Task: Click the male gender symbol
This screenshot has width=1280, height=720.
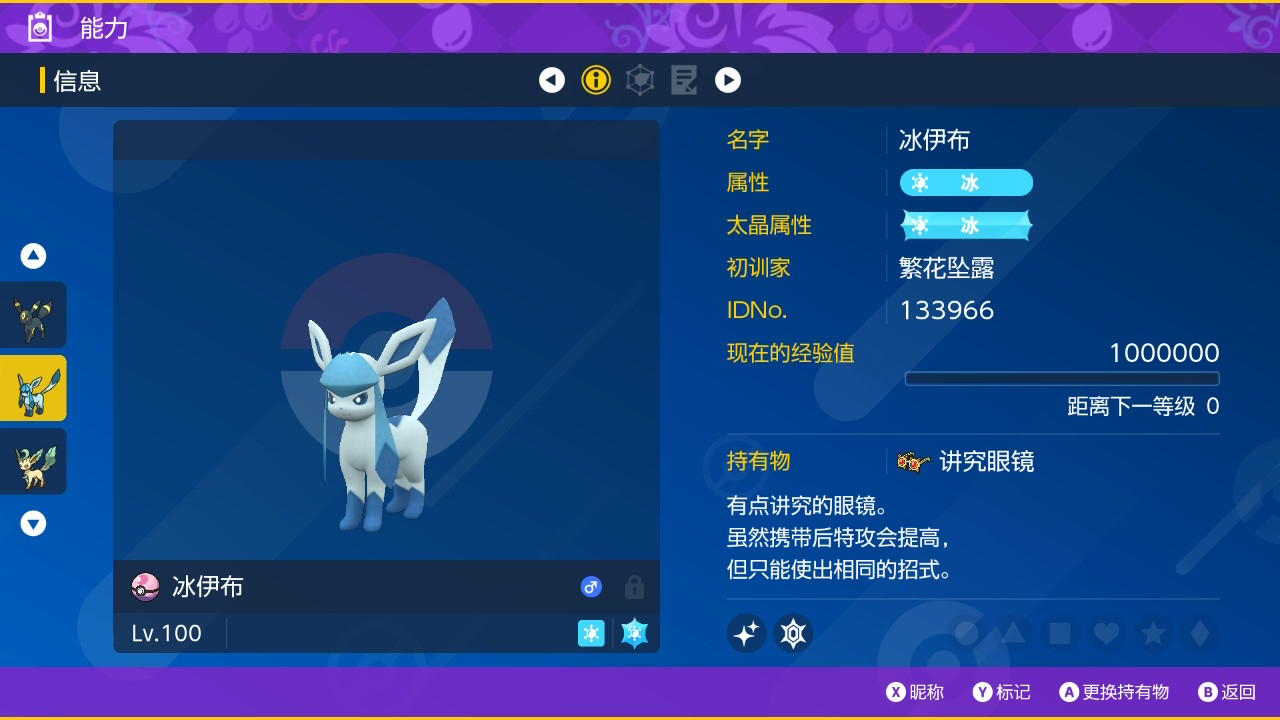Action: tap(591, 587)
